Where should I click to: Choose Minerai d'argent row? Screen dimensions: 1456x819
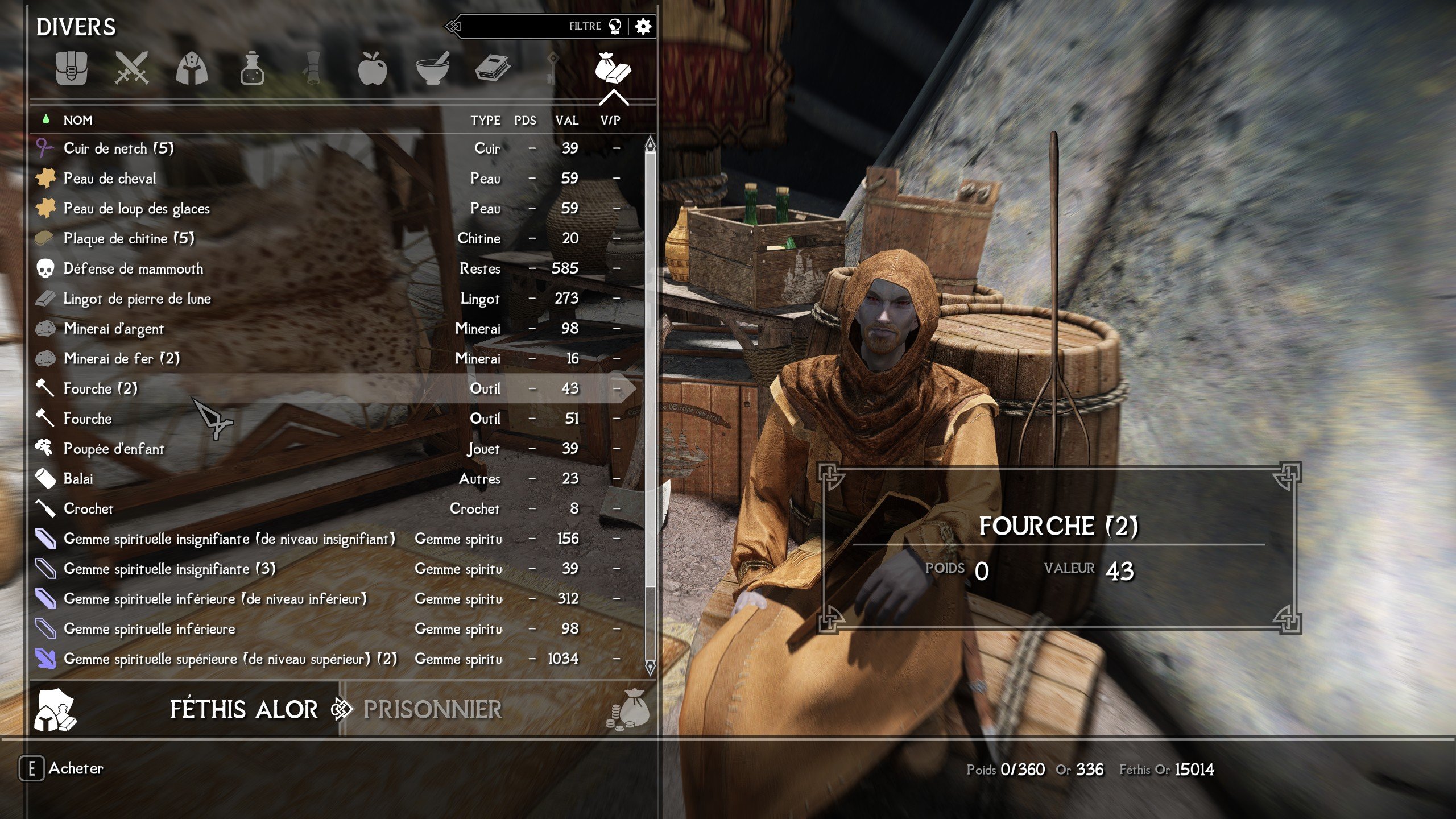coord(114,329)
